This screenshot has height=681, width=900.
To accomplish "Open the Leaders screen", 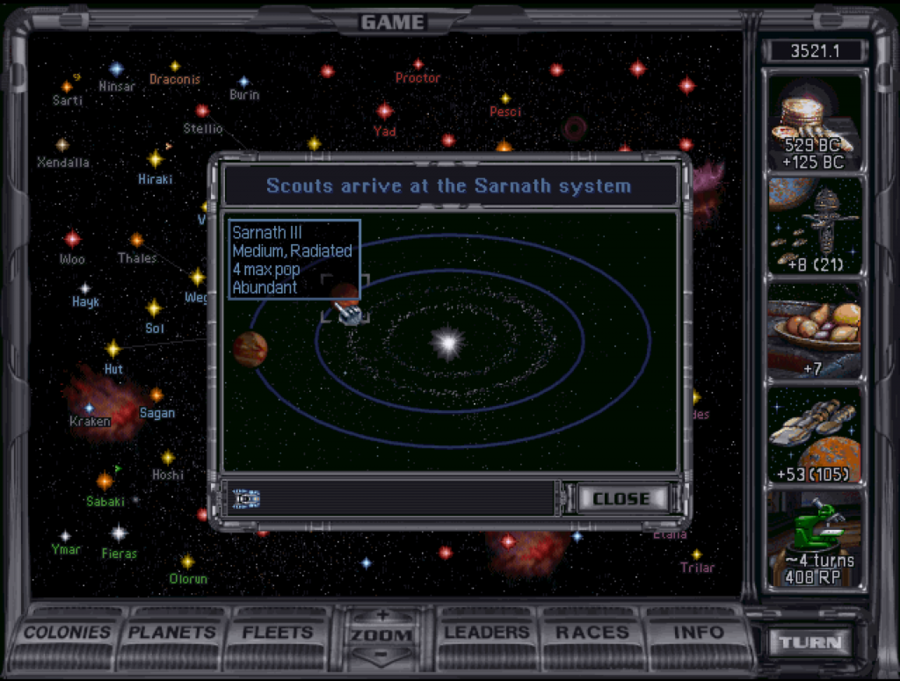I will pos(487,633).
